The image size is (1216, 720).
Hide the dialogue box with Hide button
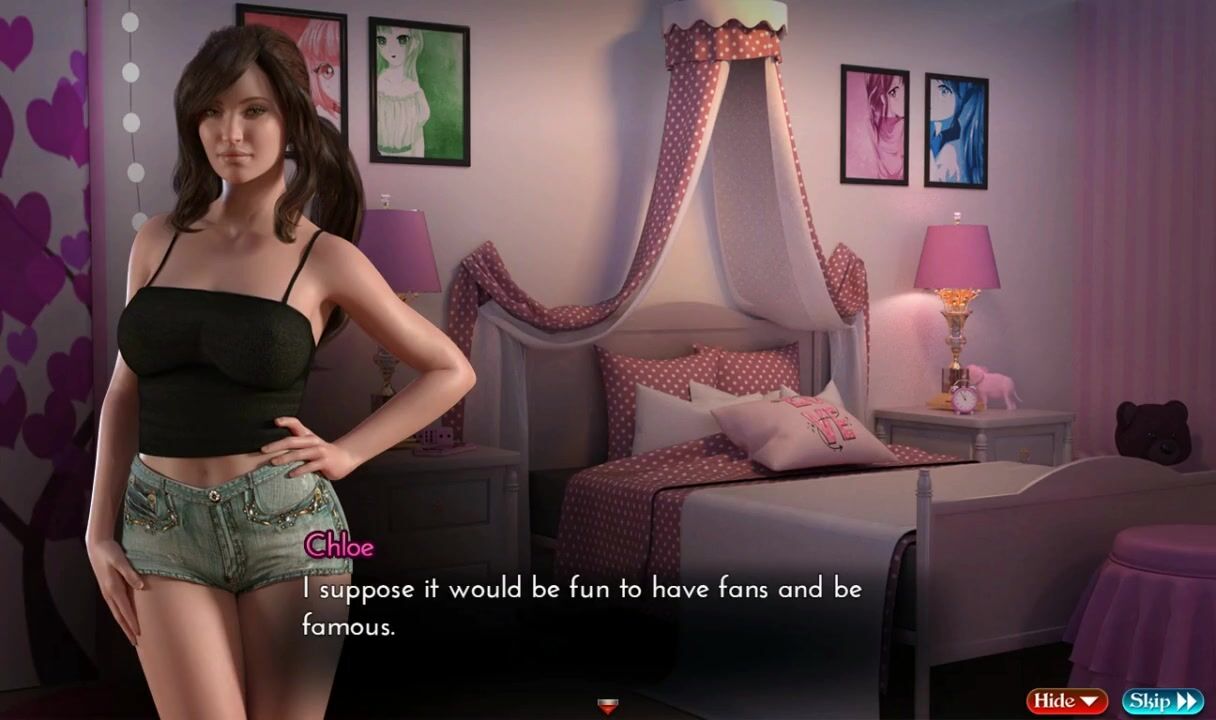pos(1066,701)
